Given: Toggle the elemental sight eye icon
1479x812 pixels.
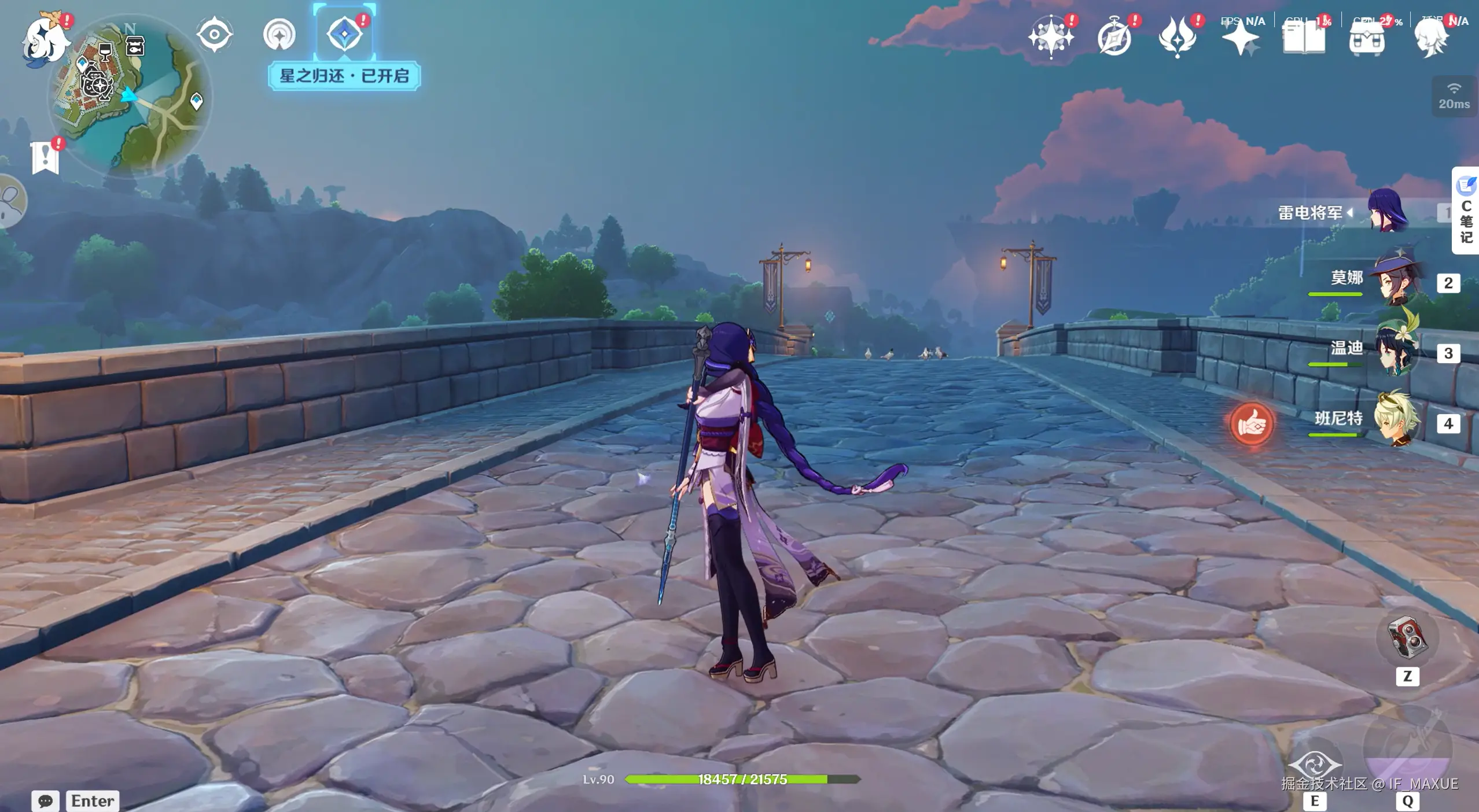Looking at the screenshot, I should click(x=215, y=35).
